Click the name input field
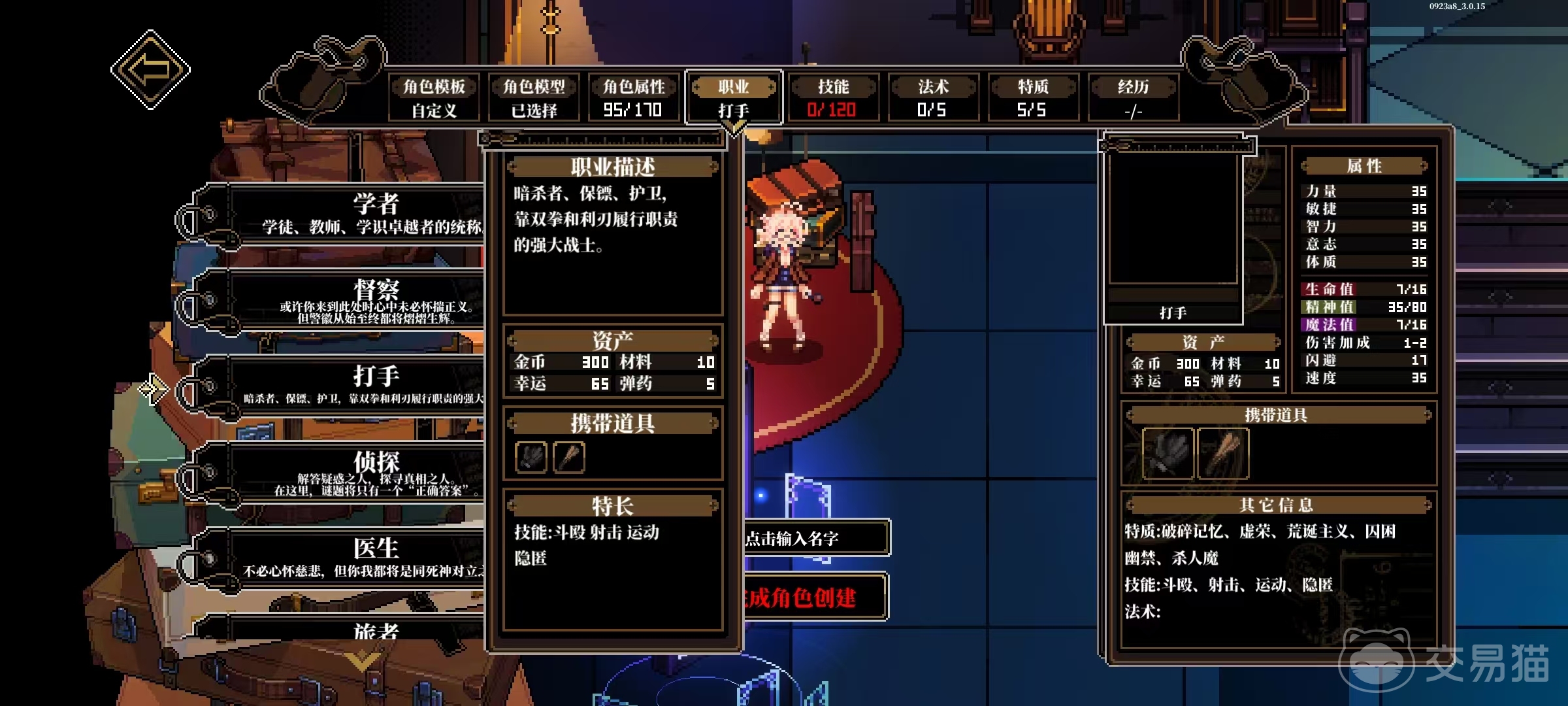Viewport: 1568px width, 706px height. [x=815, y=538]
